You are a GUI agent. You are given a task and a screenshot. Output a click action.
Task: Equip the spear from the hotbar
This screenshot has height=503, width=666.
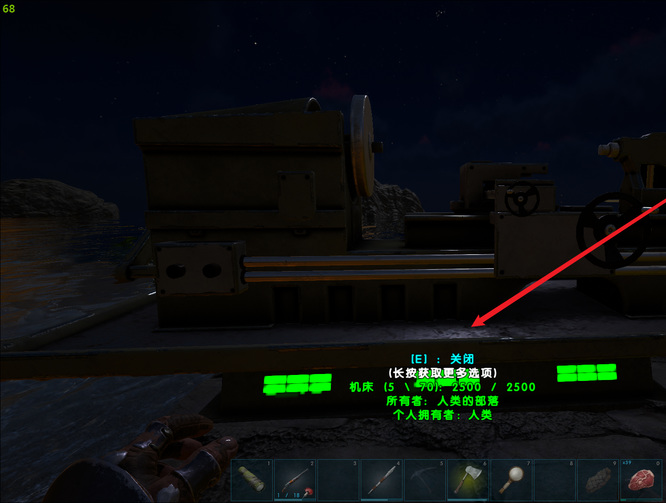(382, 479)
